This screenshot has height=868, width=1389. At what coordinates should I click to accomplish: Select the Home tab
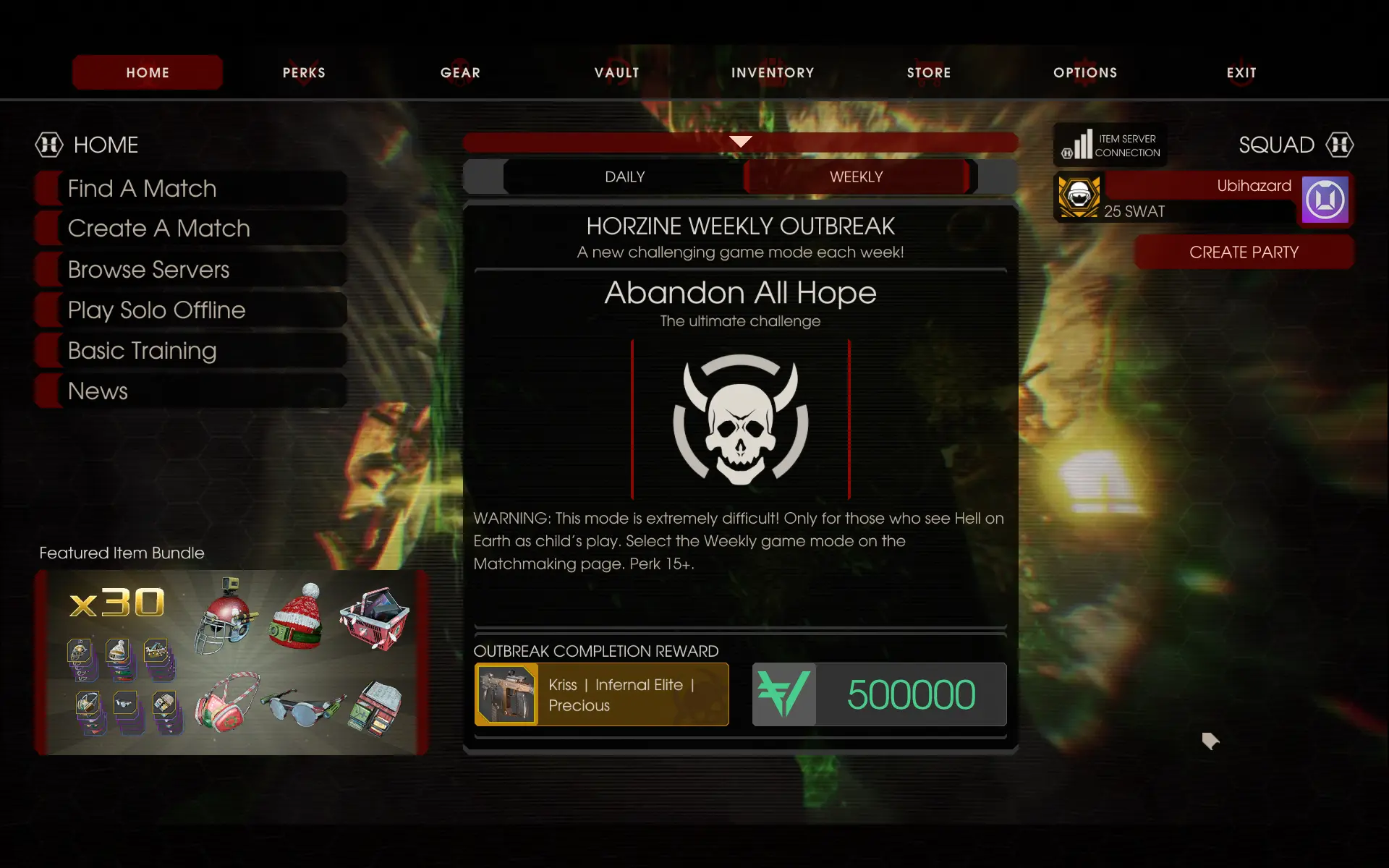[148, 72]
